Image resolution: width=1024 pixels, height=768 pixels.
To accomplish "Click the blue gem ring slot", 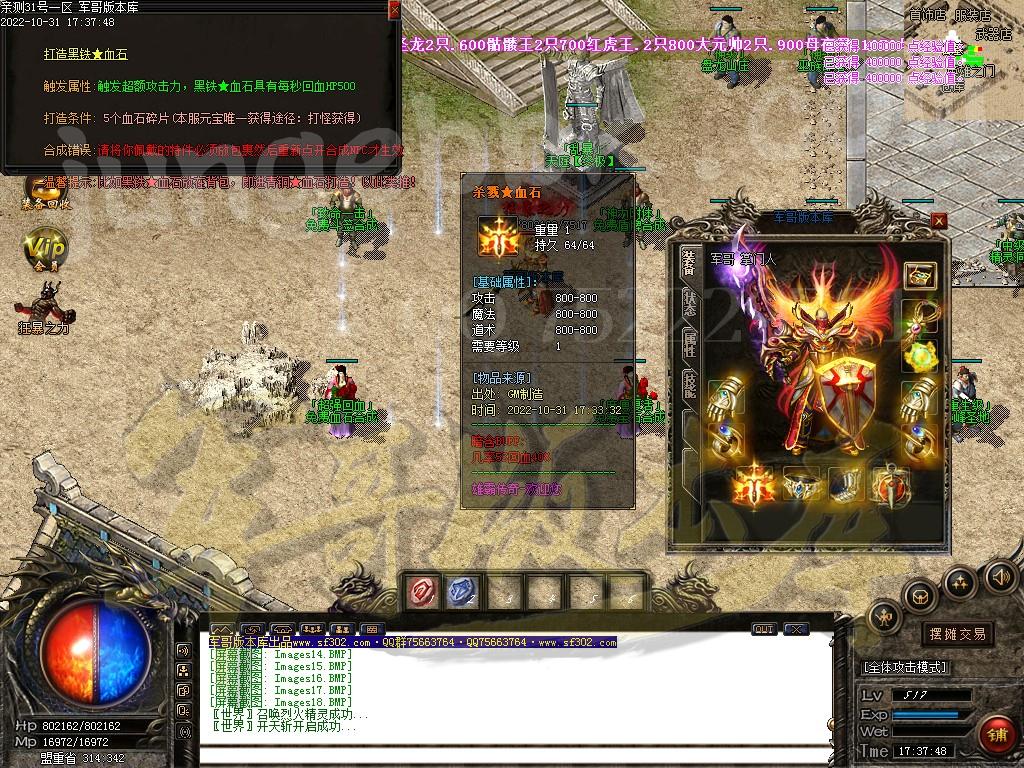I will coord(802,486).
